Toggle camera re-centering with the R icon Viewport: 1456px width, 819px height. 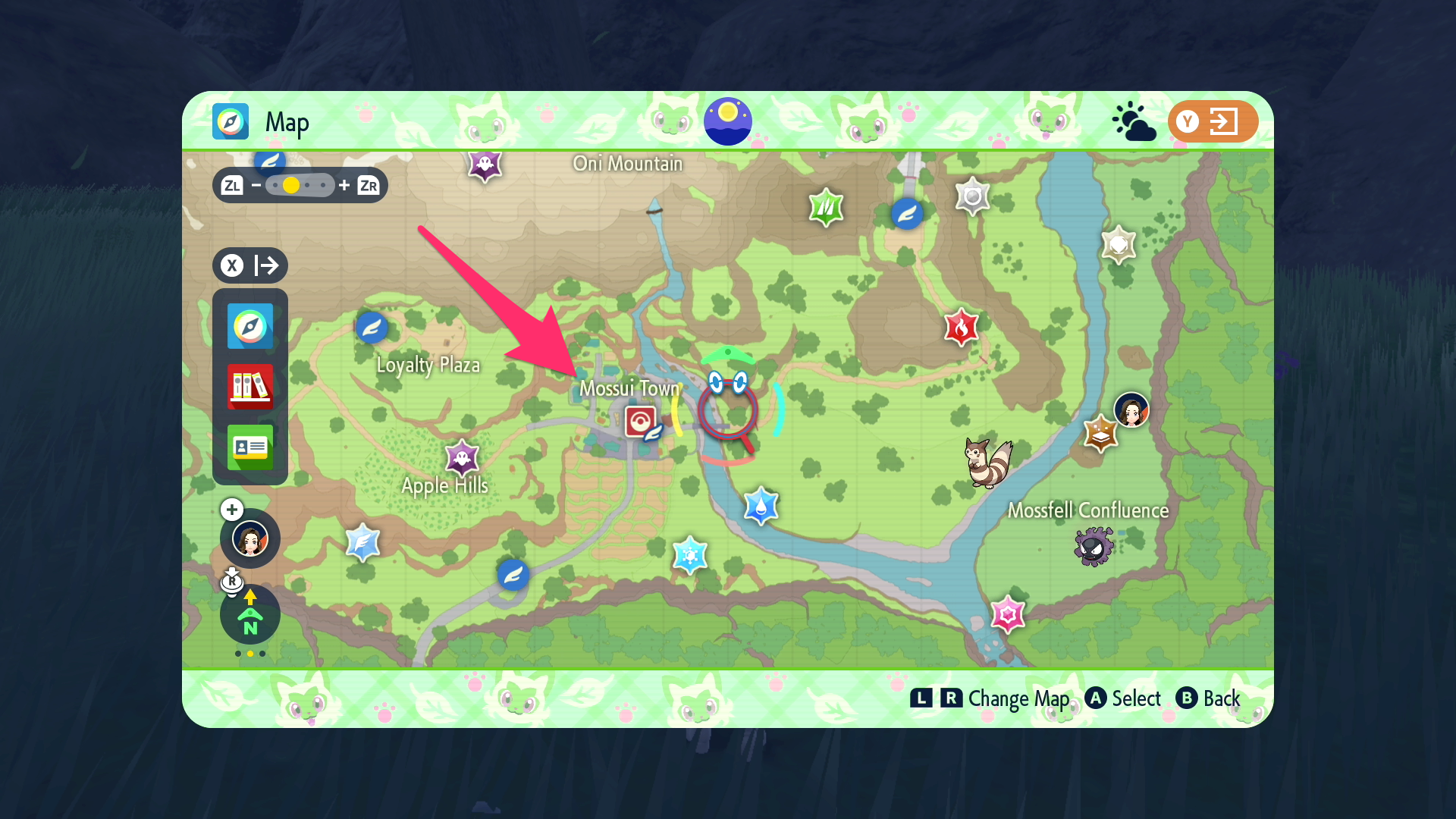pyautogui.click(x=231, y=582)
